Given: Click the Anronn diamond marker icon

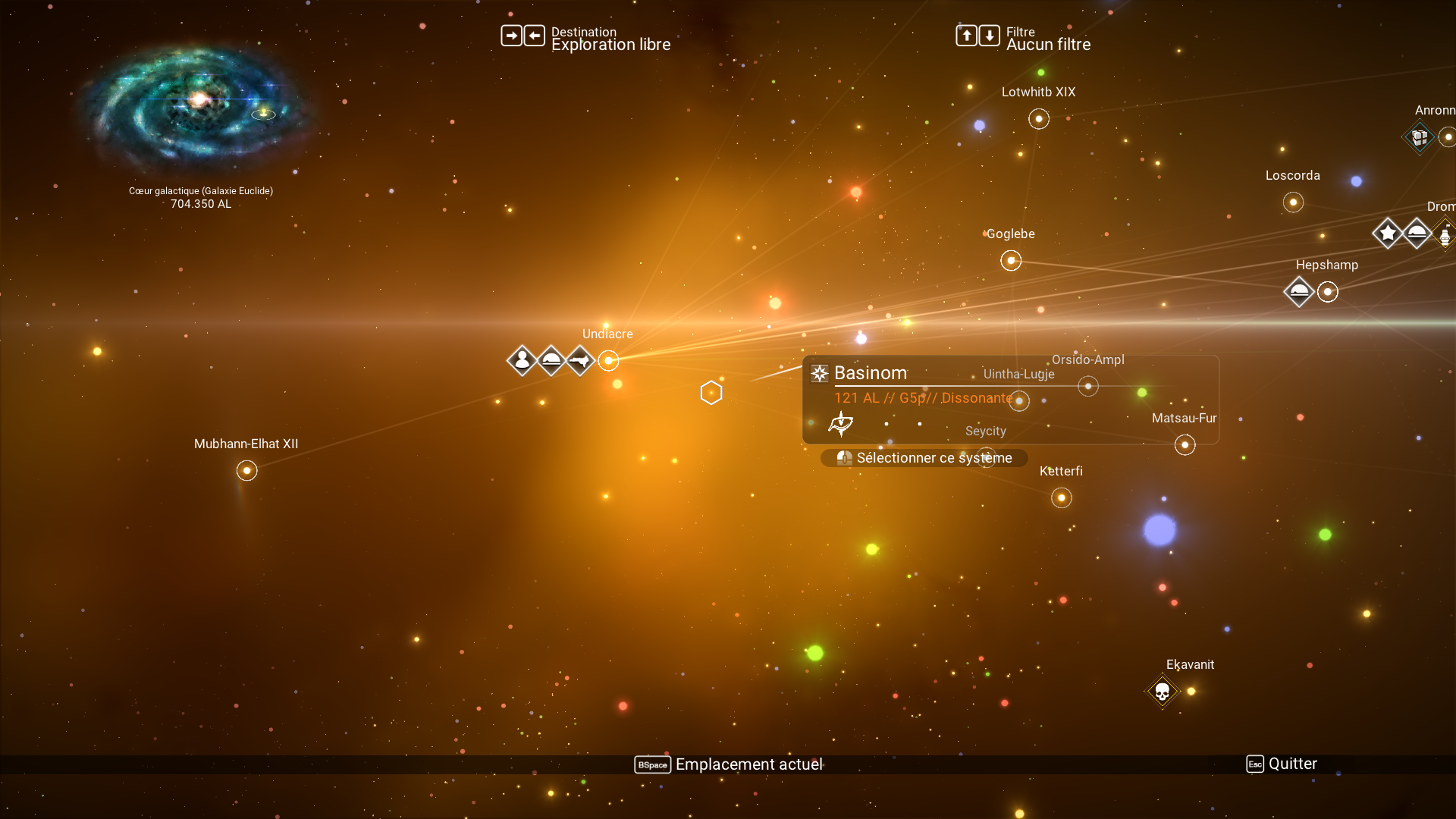Looking at the screenshot, I should pos(1420,137).
